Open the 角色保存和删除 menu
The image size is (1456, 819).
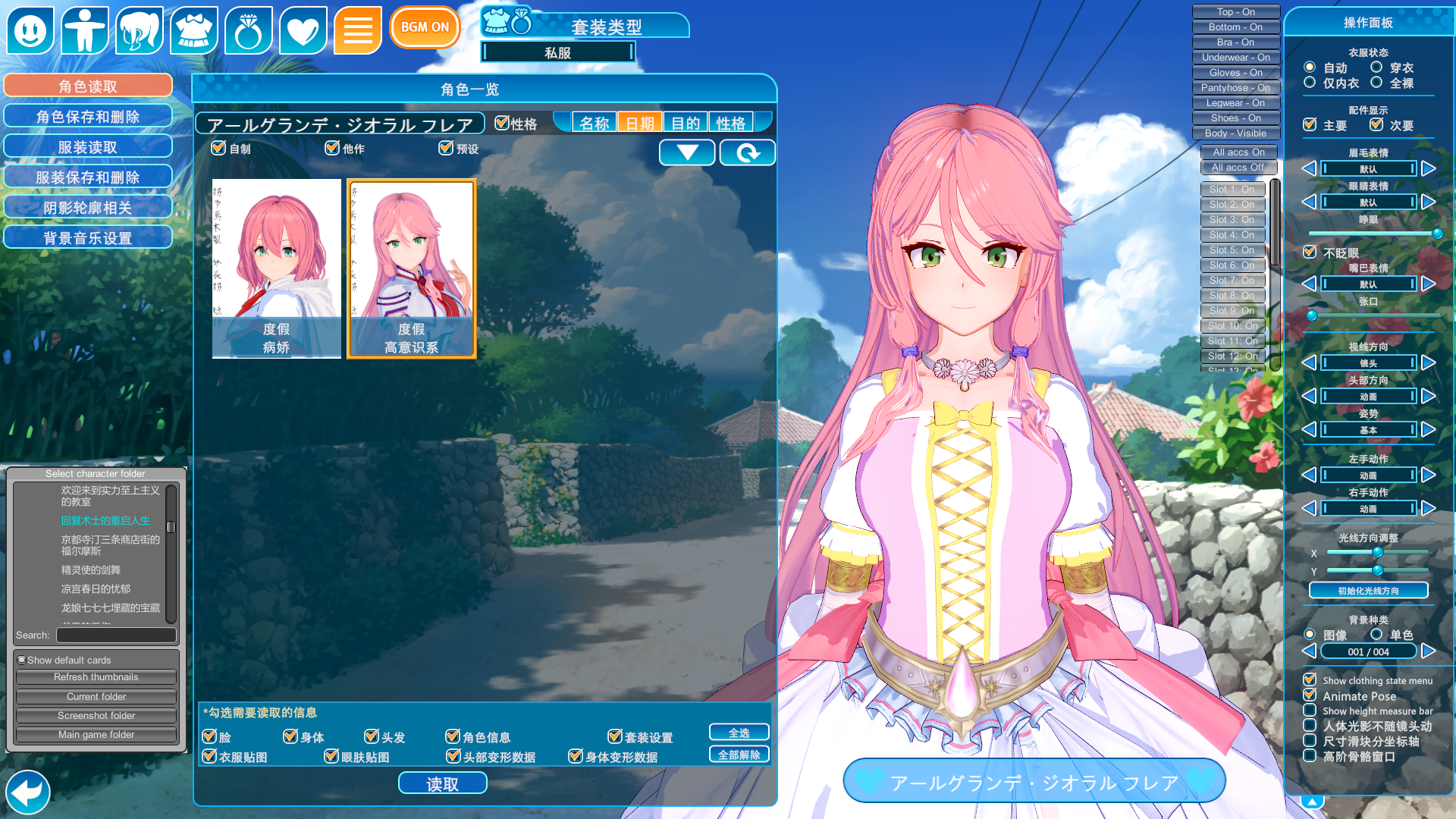point(88,117)
